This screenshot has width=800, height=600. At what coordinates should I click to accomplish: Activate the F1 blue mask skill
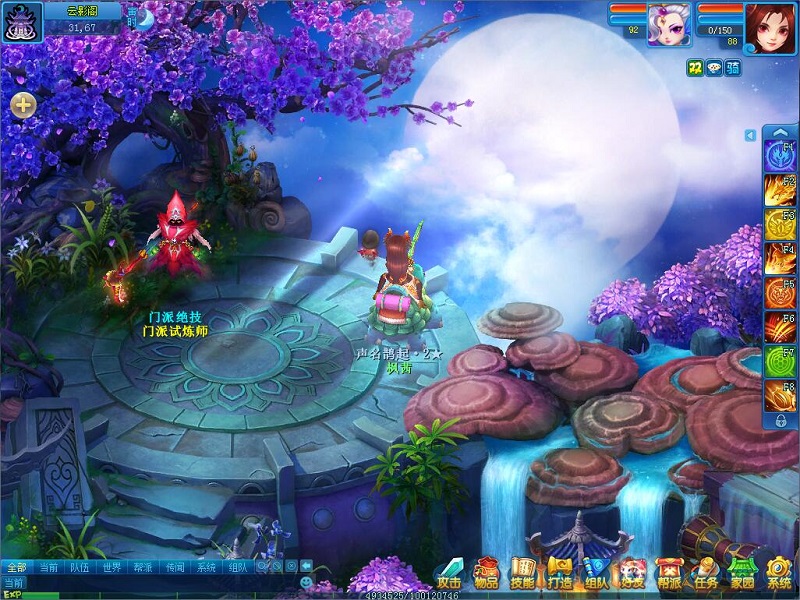click(x=780, y=157)
